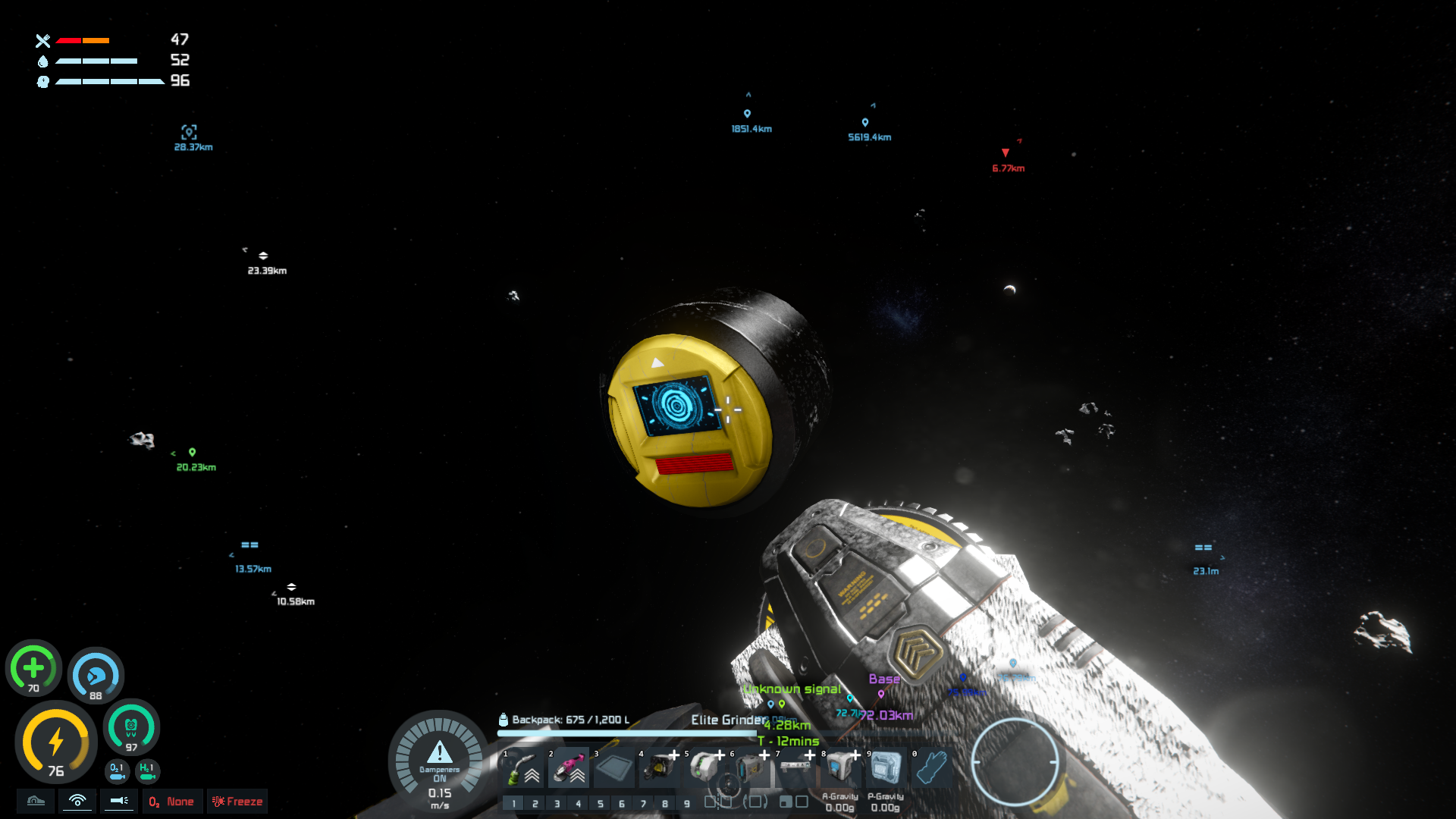
Task: Pick the round white block in slot 5
Action: click(x=704, y=768)
